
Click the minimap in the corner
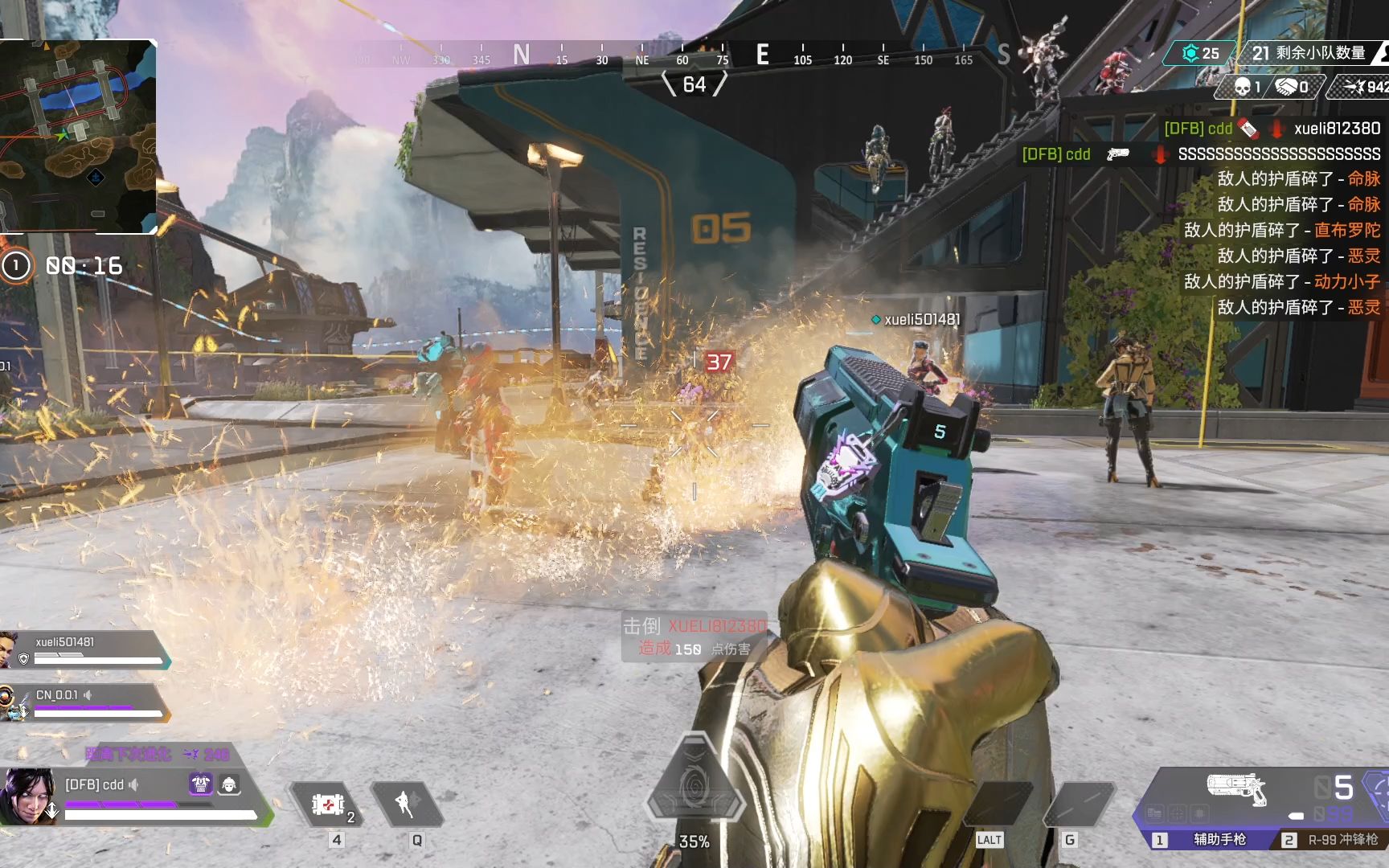pyautogui.click(x=78, y=137)
